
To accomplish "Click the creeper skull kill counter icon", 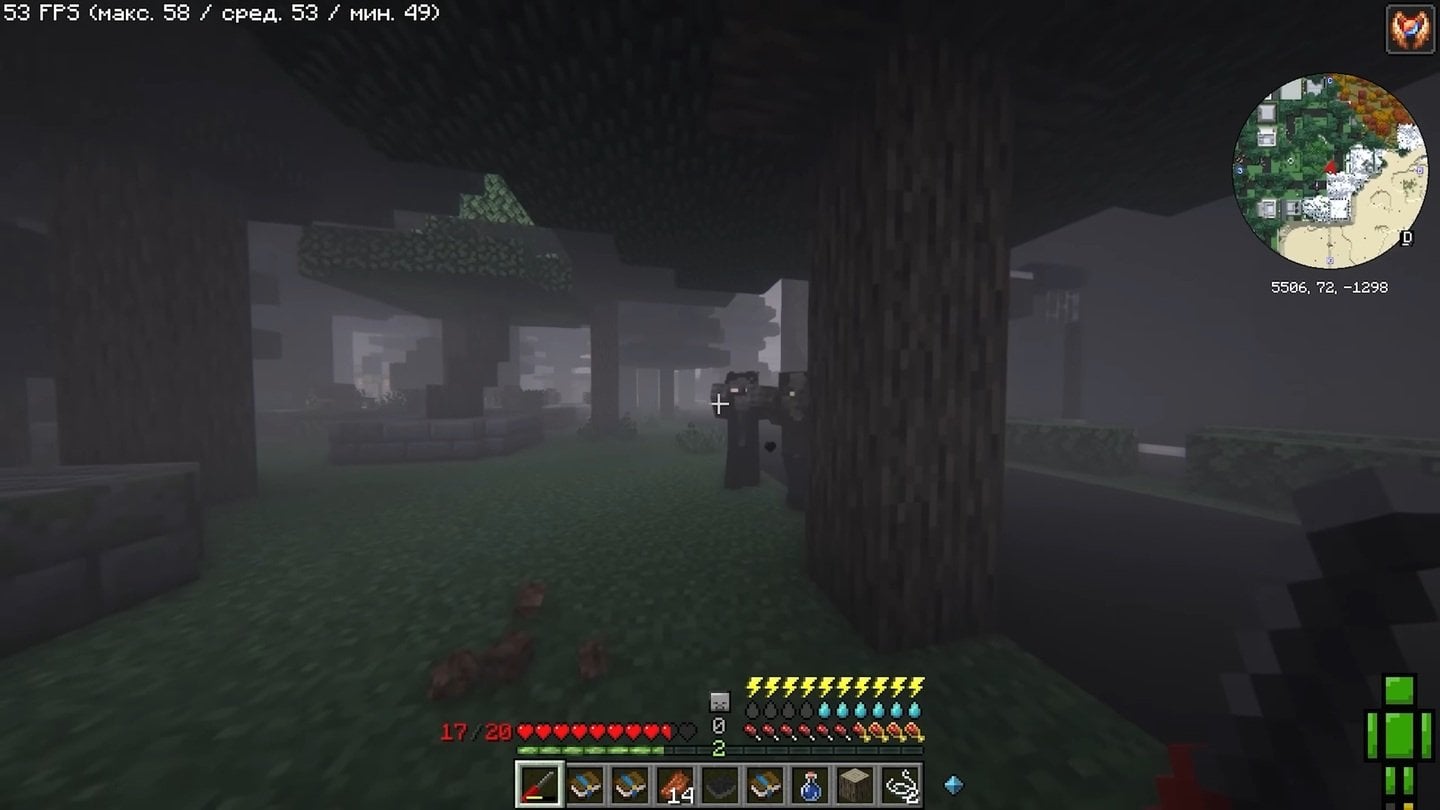I will click(x=719, y=703).
